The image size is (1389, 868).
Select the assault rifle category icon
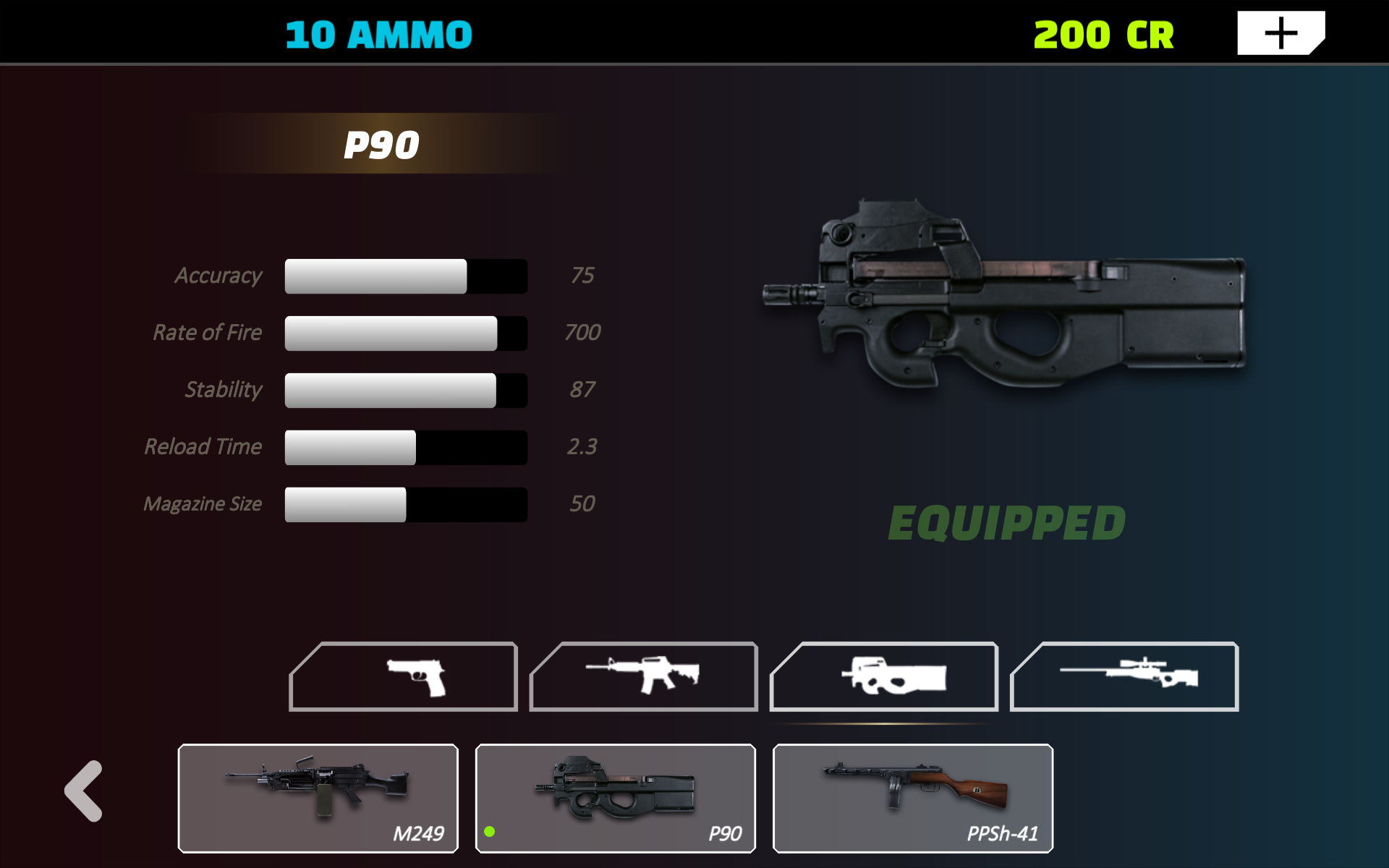point(642,677)
